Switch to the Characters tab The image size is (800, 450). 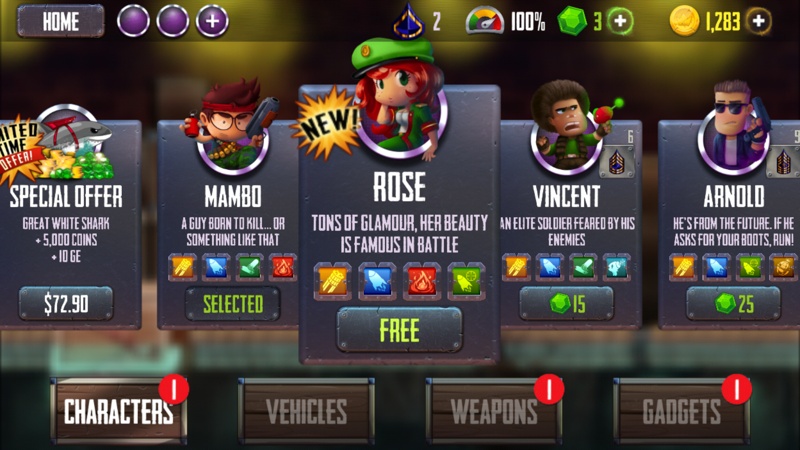click(x=119, y=411)
